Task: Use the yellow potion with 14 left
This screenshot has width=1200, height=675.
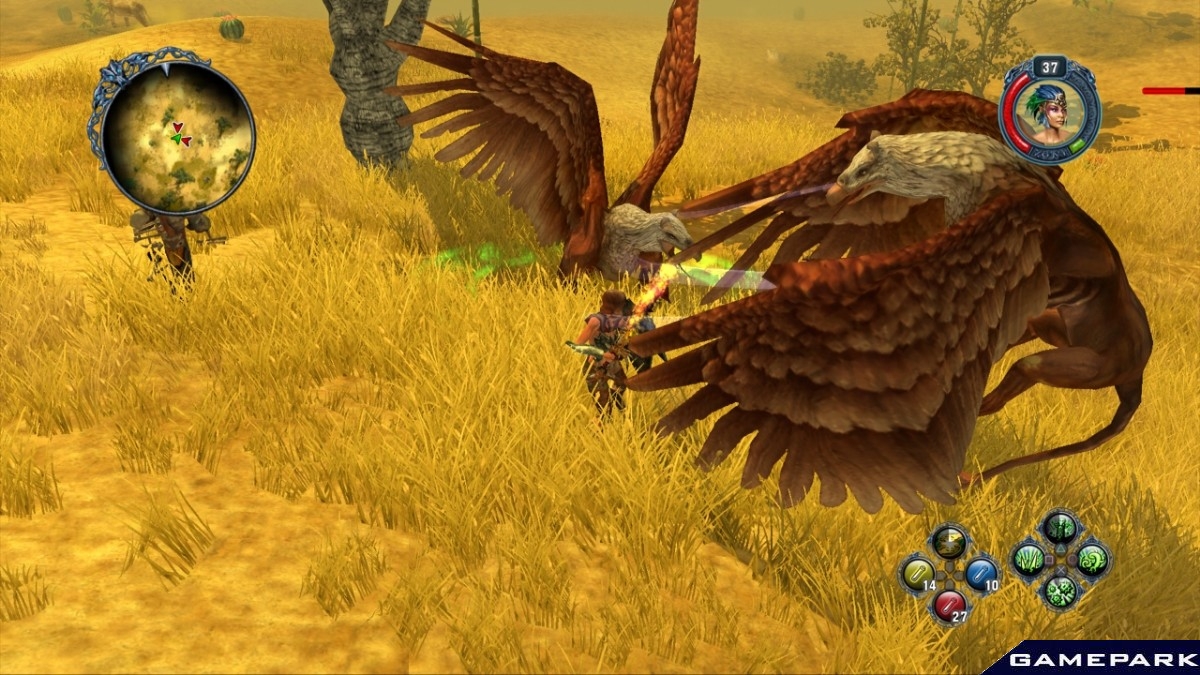Action: click(x=917, y=574)
